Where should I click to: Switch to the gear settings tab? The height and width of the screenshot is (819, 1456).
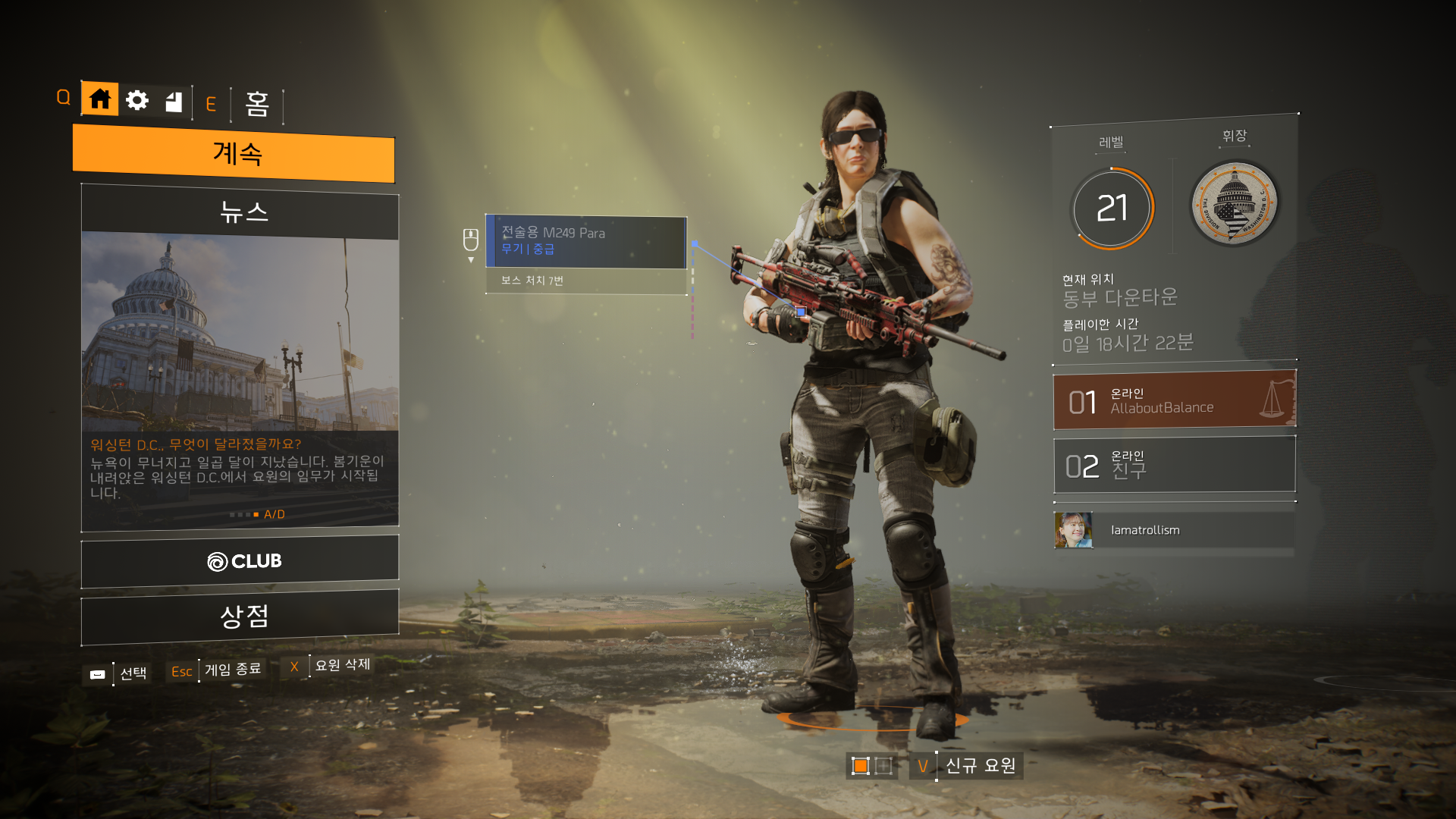pos(137,100)
